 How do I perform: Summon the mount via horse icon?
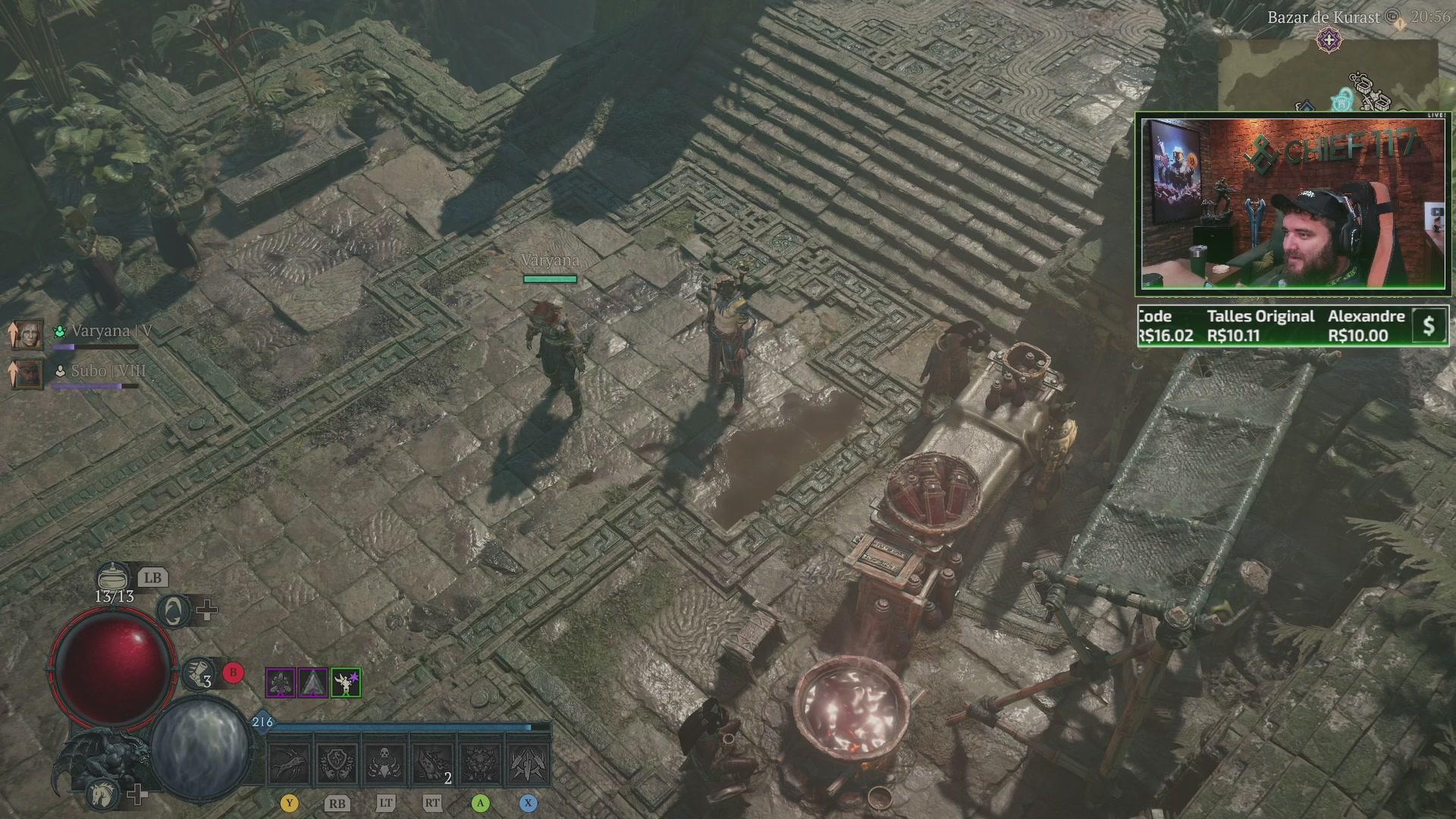pos(103,793)
